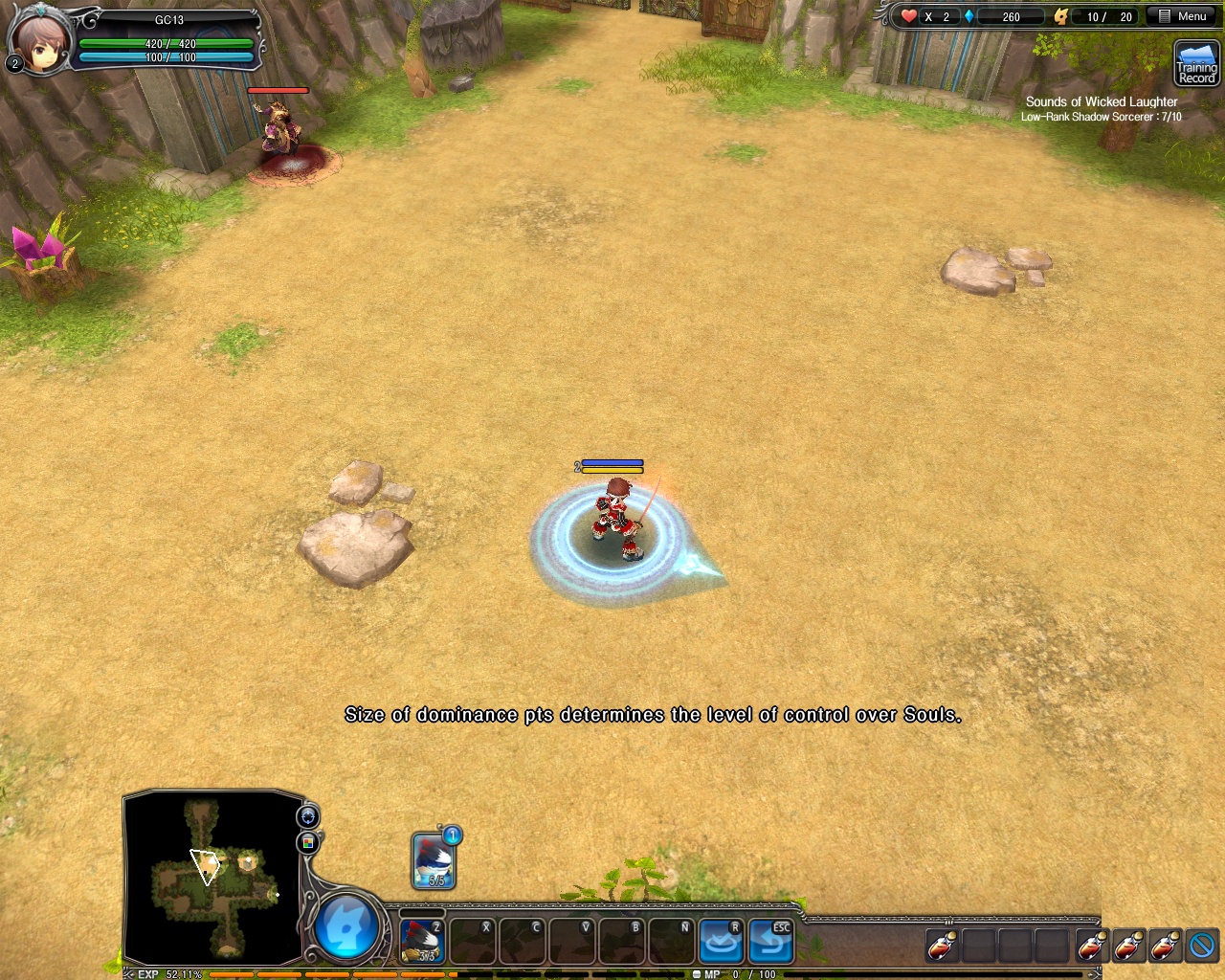The height and width of the screenshot is (980, 1225).
Task: Activate the blue R hotkey skill
Action: (721, 942)
